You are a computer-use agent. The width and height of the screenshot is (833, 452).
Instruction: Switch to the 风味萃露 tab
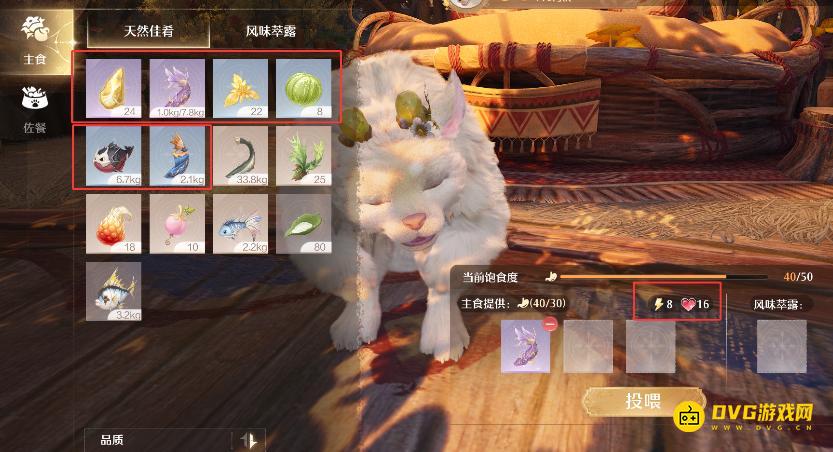coord(273,31)
